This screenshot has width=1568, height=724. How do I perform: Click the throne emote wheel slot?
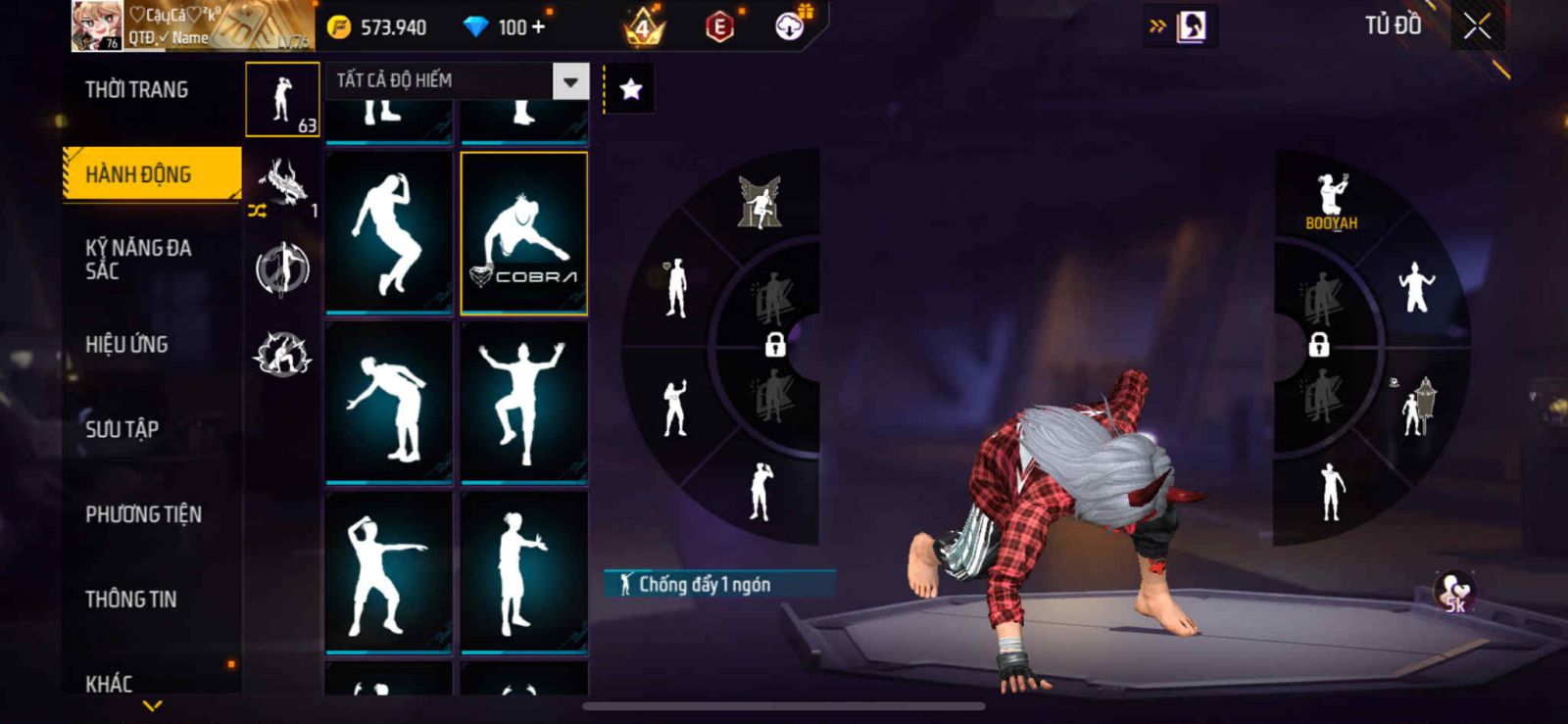pyautogui.click(x=759, y=203)
